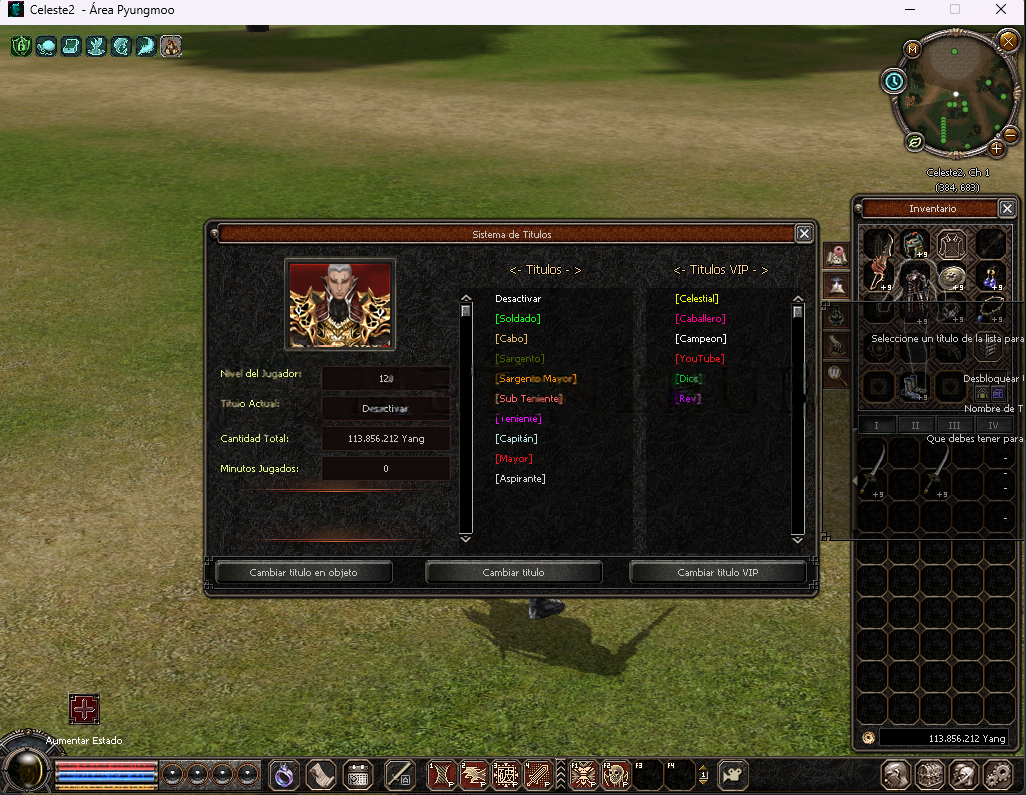Confirm with the Cambiar titulo button
1026x795 pixels.
click(513, 573)
